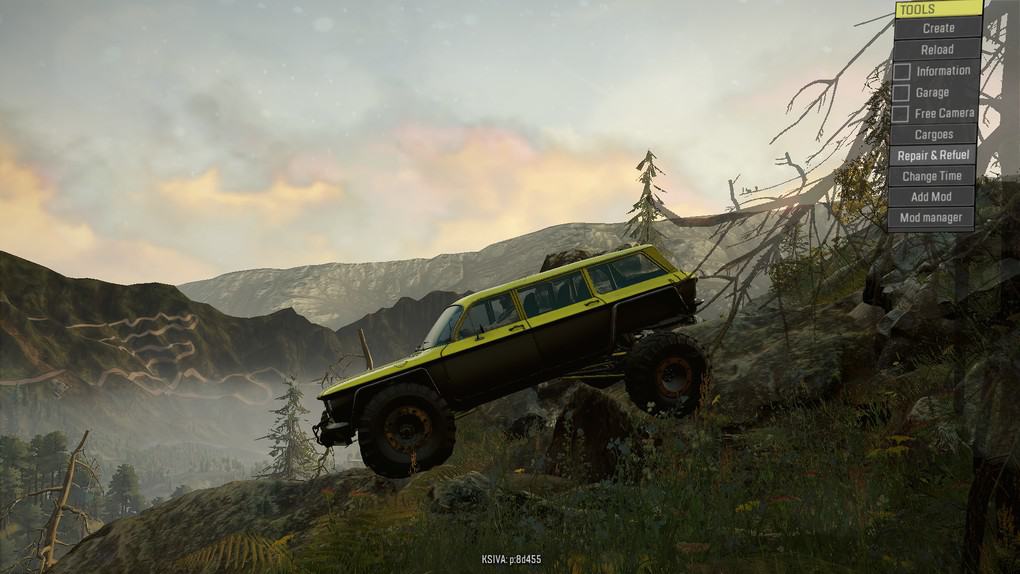The width and height of the screenshot is (1020, 574).
Task: Click the Add Mod button
Action: pos(931,197)
